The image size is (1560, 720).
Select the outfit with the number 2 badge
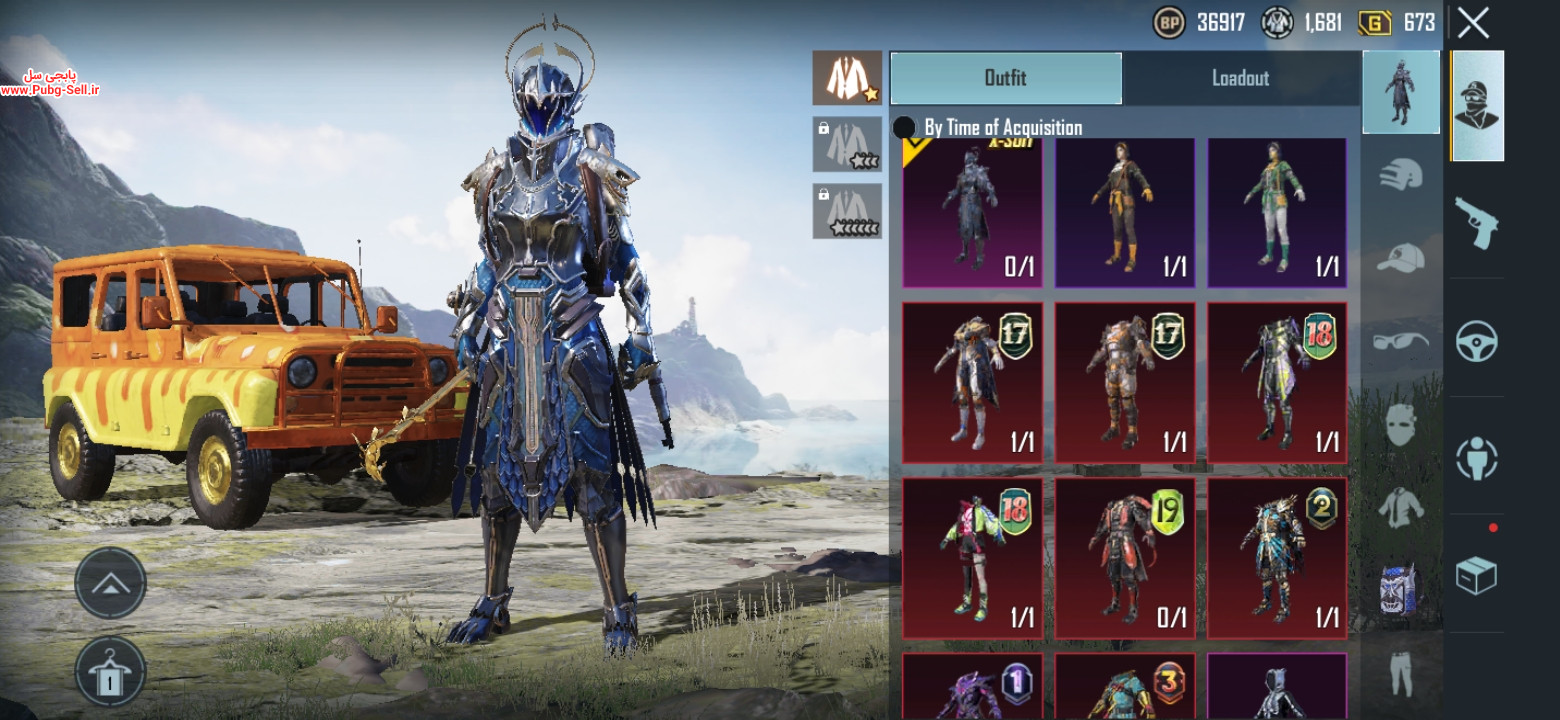point(1277,558)
